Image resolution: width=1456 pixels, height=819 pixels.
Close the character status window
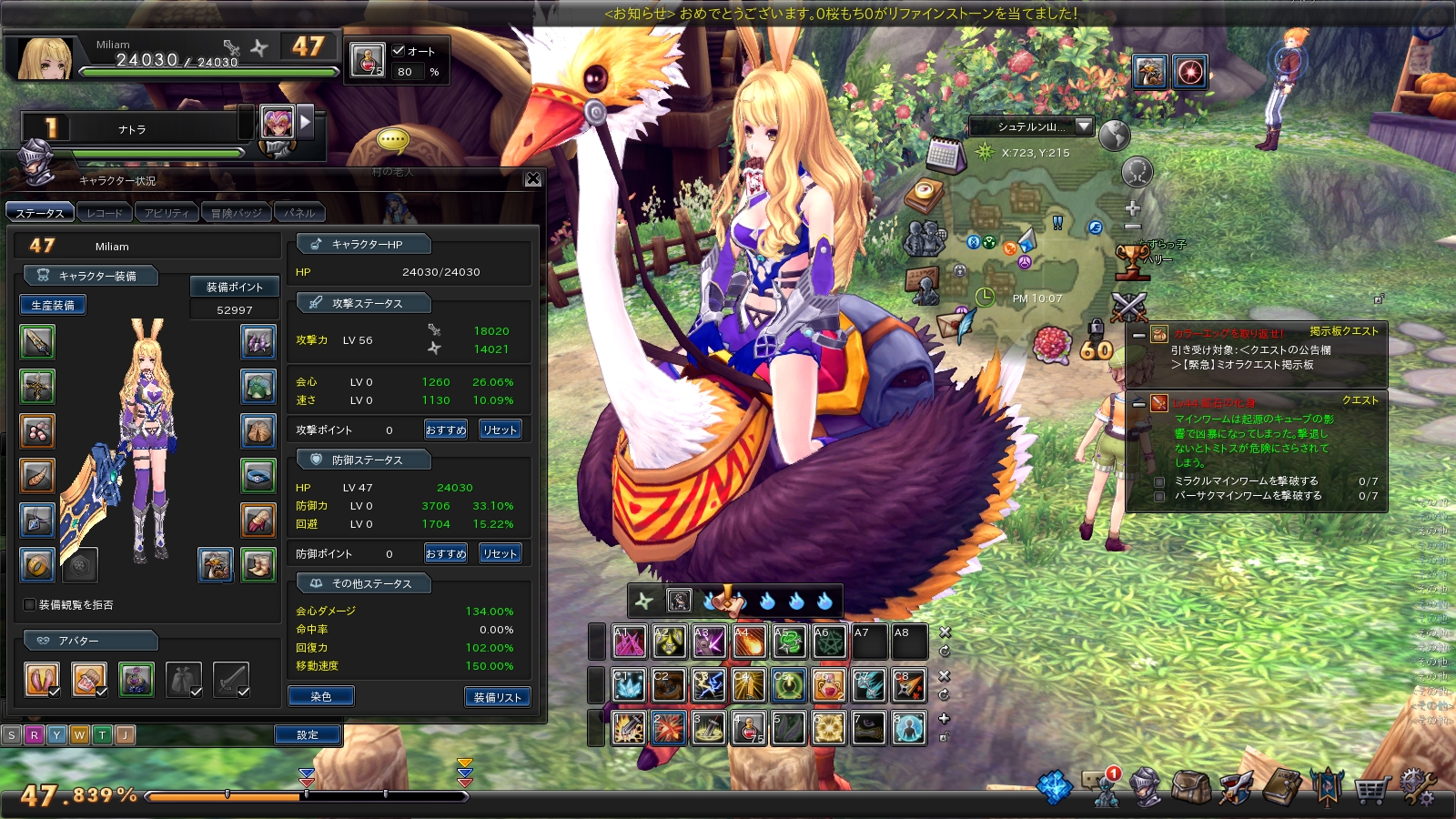point(533,179)
